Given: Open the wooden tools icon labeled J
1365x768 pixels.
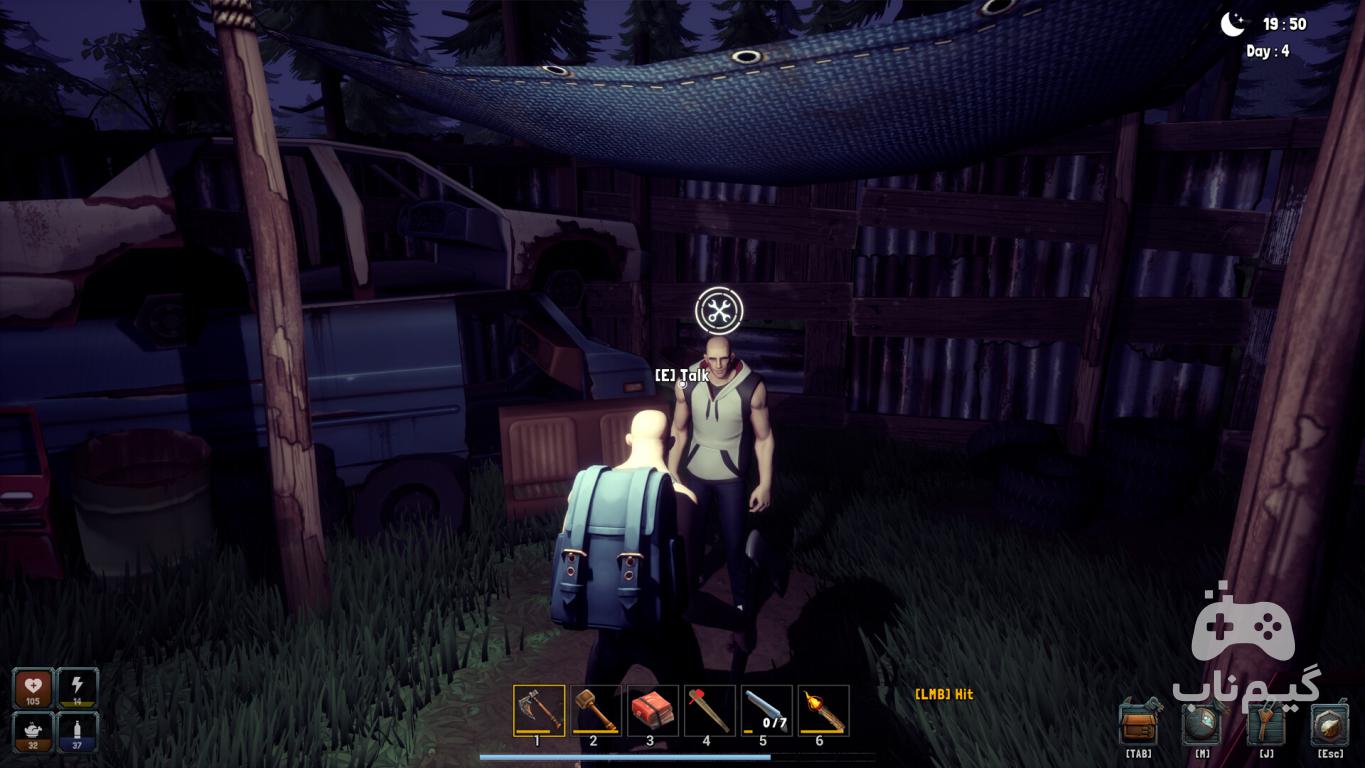Looking at the screenshot, I should pyautogui.click(x=1266, y=723).
